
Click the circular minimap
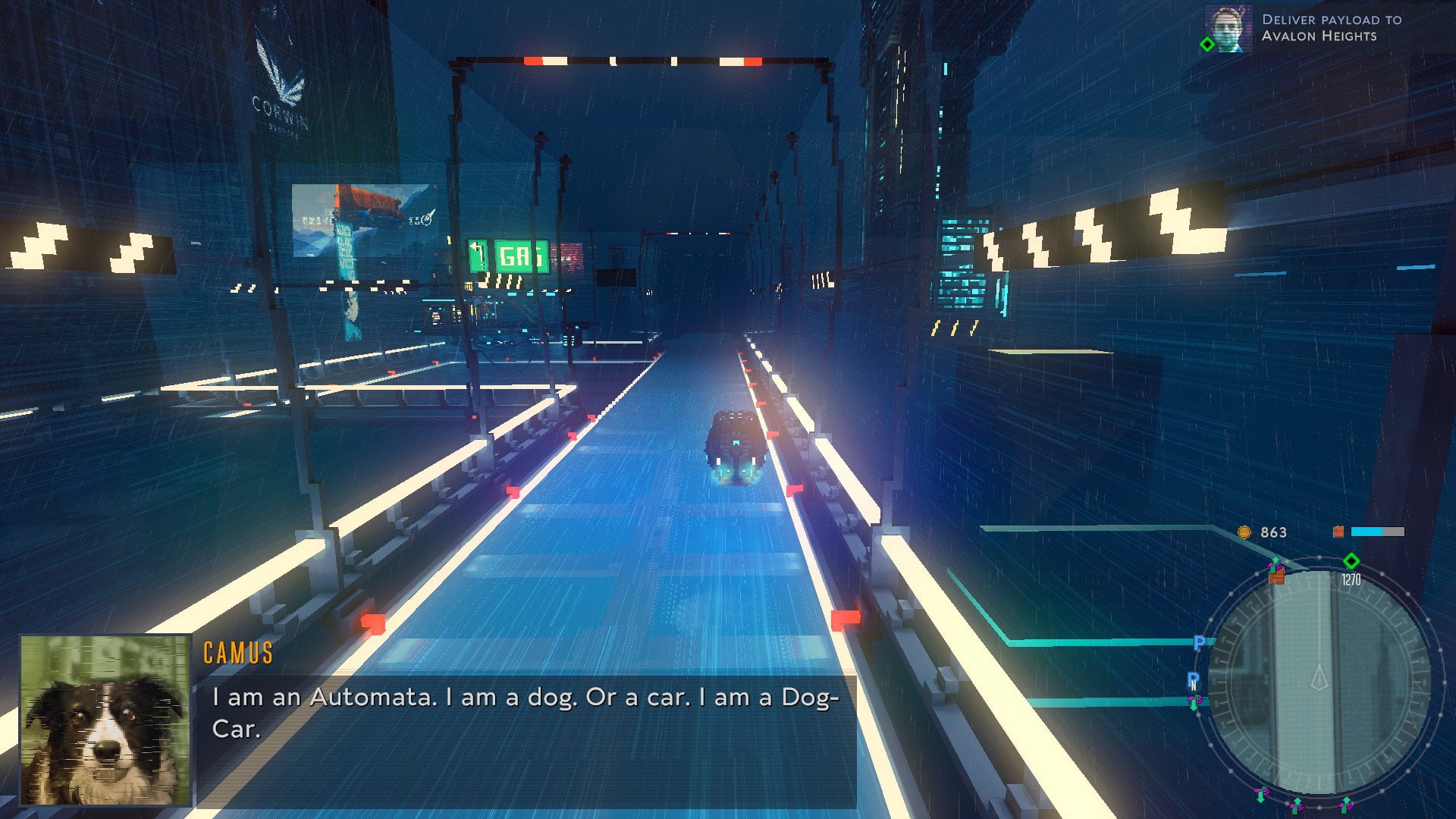coord(1319,681)
